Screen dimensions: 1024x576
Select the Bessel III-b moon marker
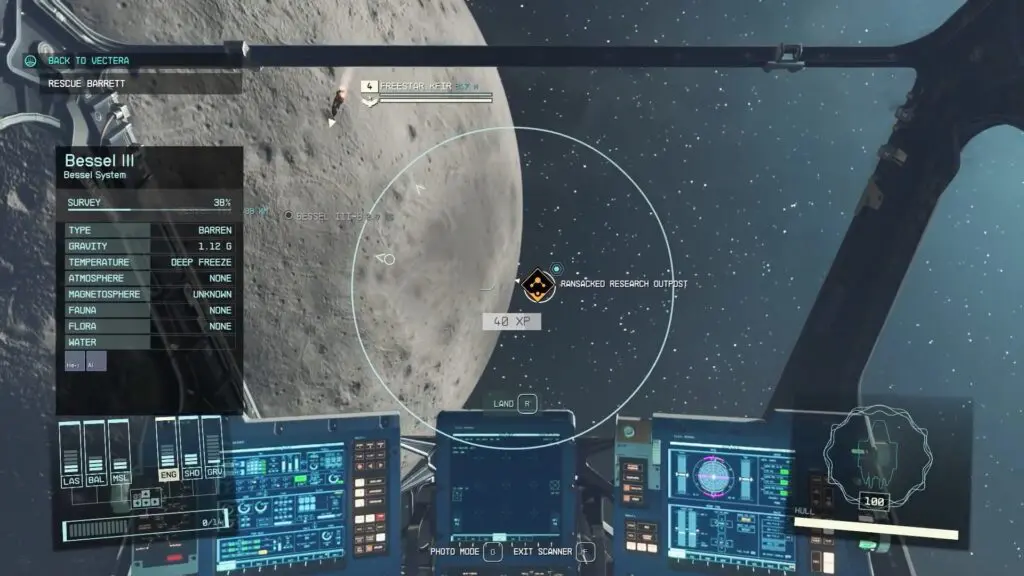click(x=289, y=215)
